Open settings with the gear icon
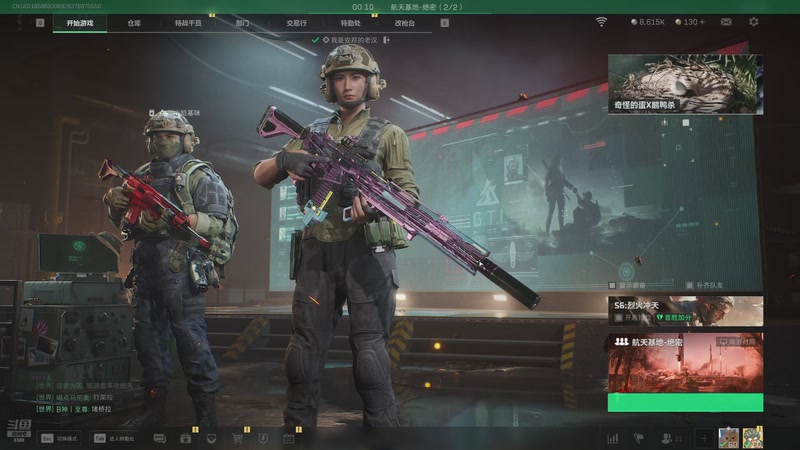 754,22
